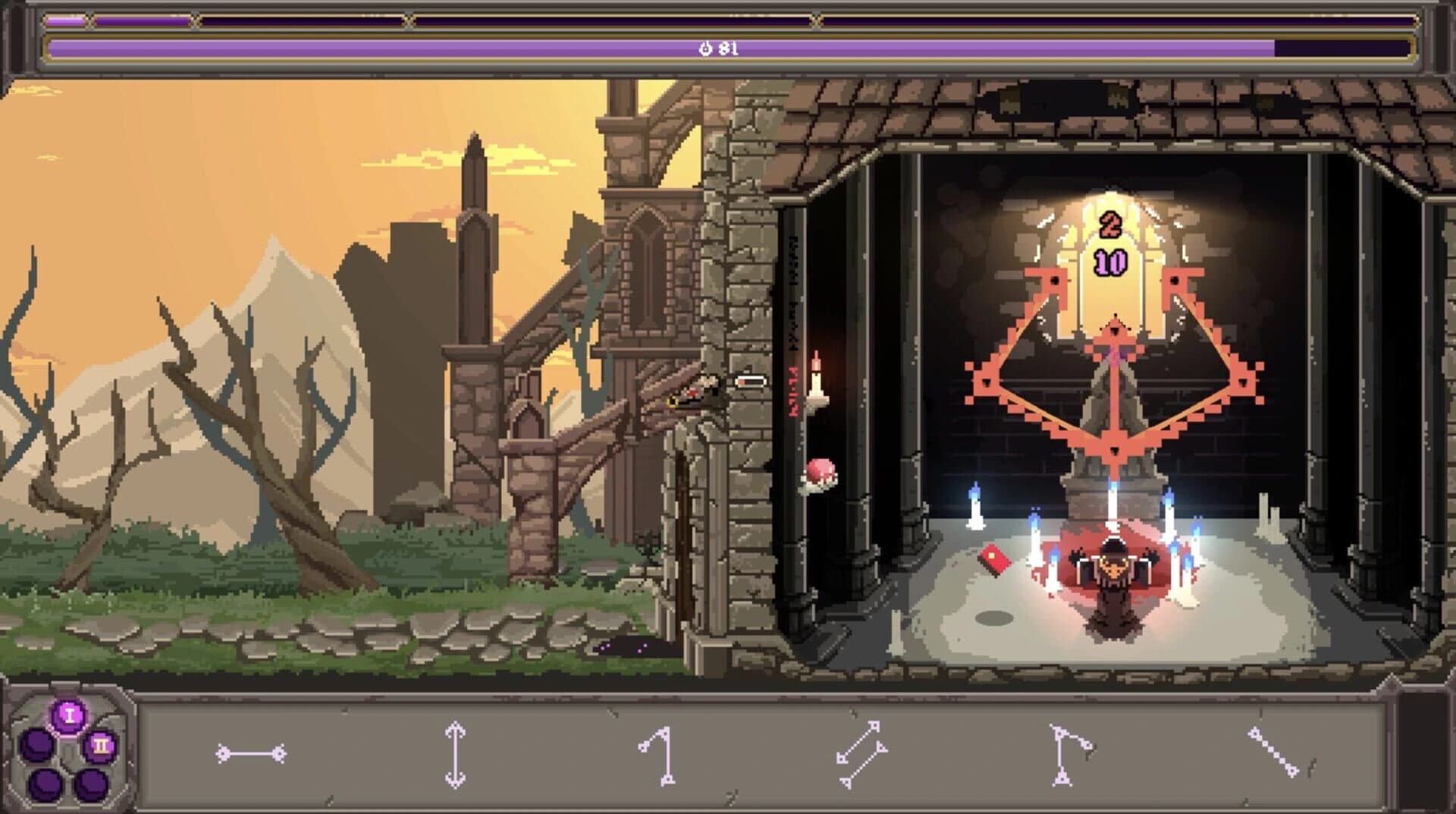1456x814 pixels.
Task: Toggle the middle-left empty spell slot
Action: pos(36,745)
